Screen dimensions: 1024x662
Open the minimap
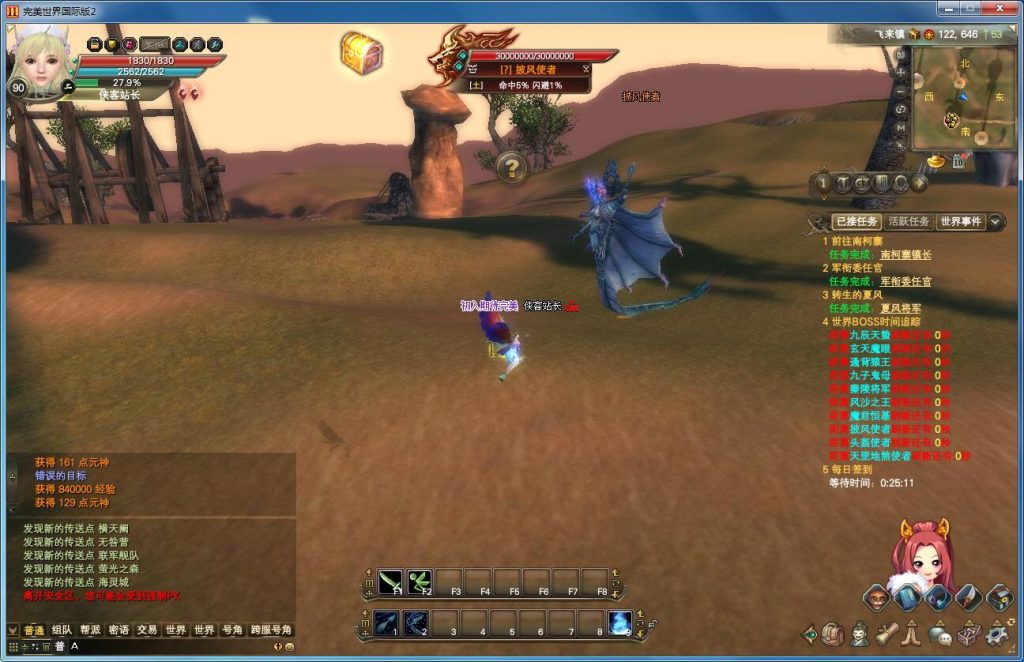pos(955,98)
